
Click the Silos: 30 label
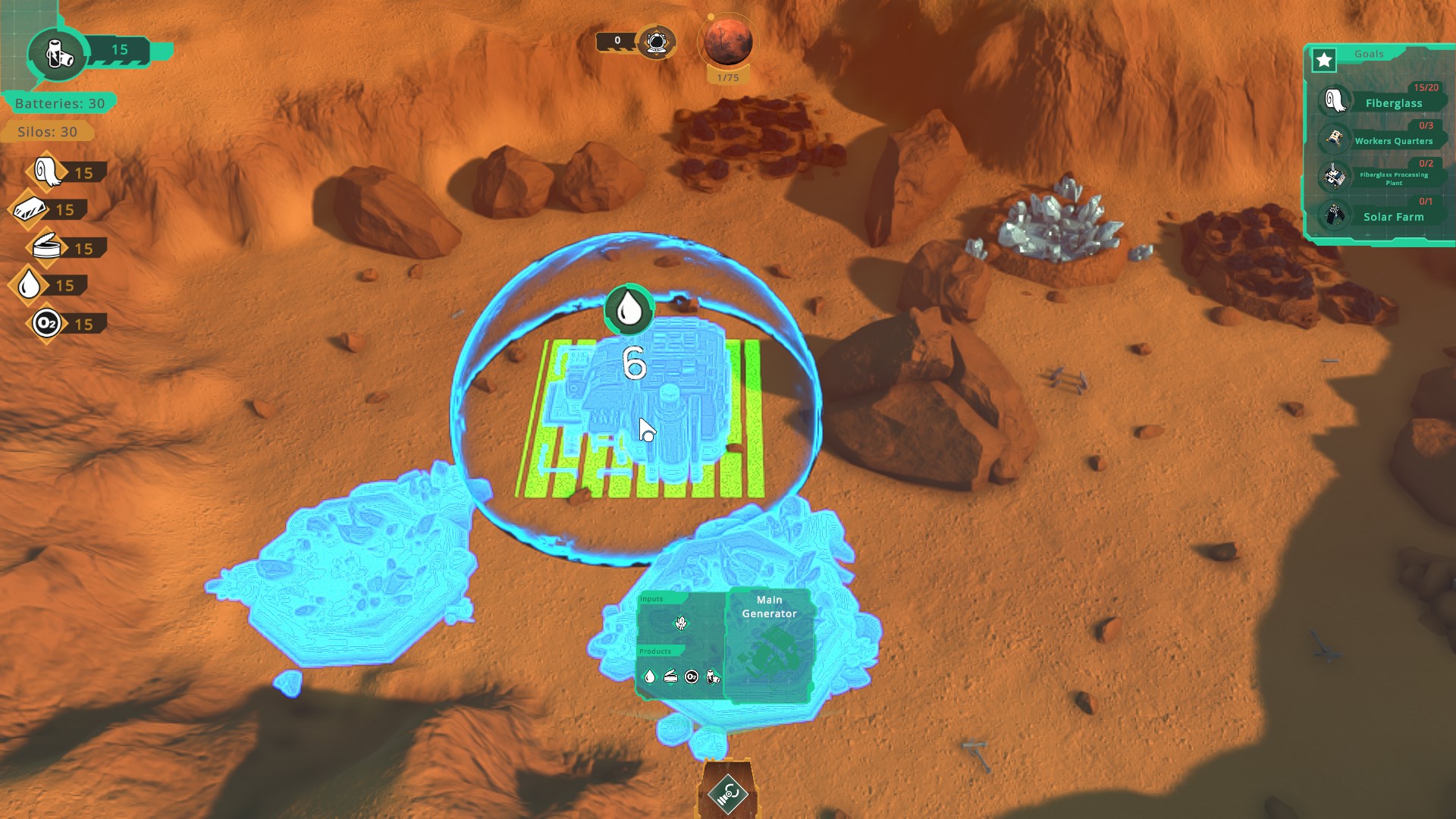(x=48, y=132)
